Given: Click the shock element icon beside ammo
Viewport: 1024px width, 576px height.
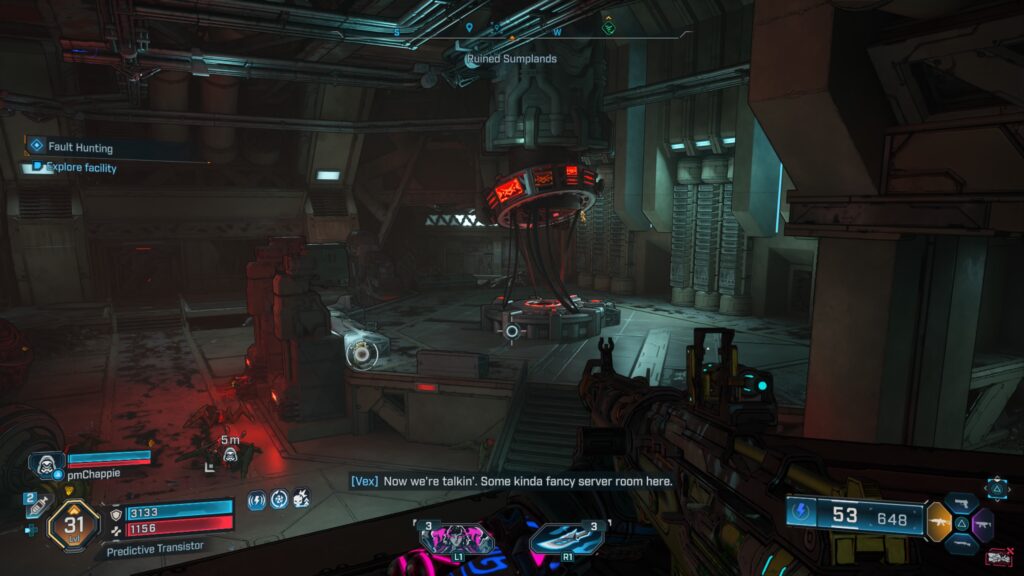Looking at the screenshot, I should (800, 516).
